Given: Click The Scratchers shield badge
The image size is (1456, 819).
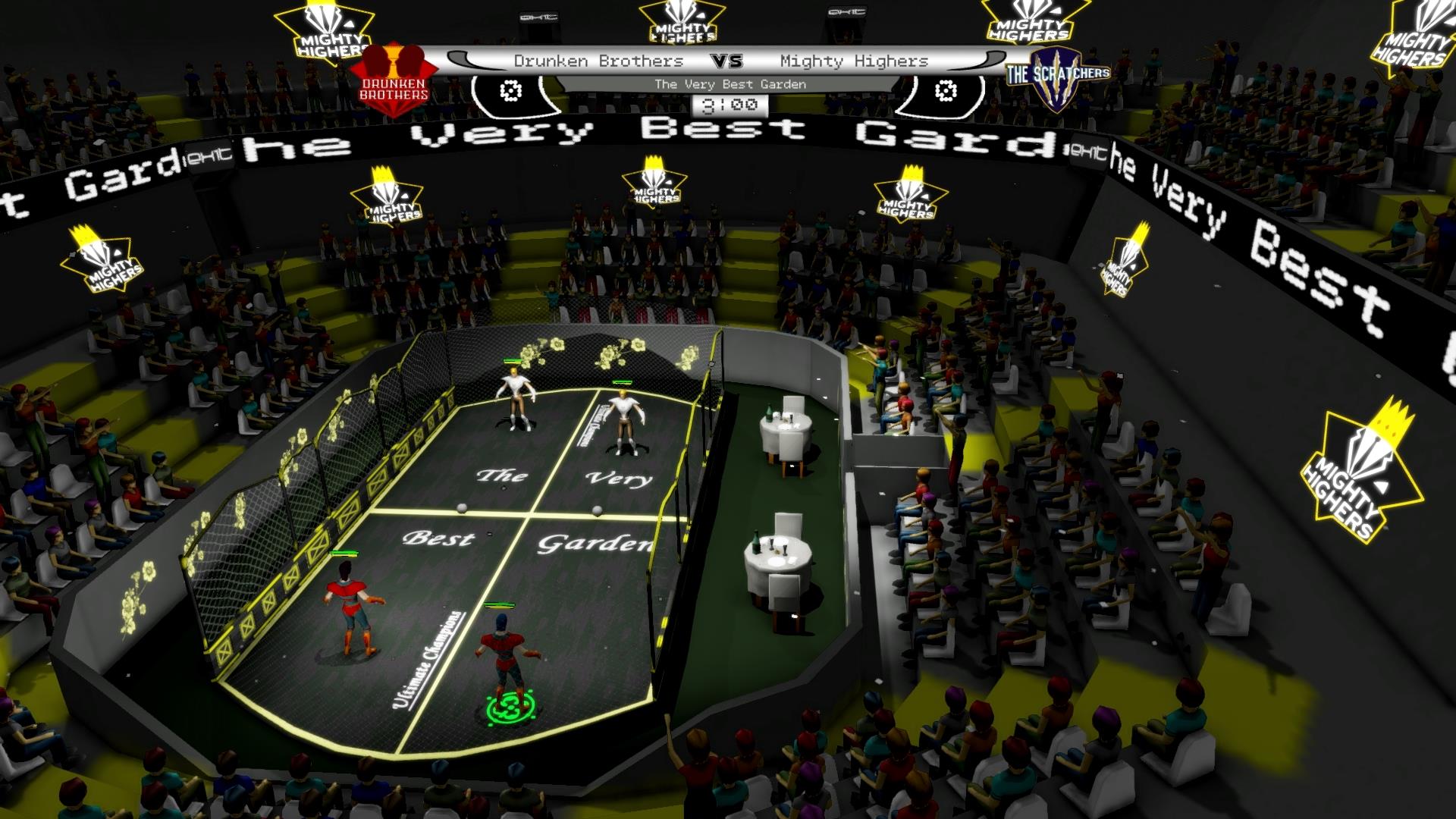Looking at the screenshot, I should tap(1058, 74).
